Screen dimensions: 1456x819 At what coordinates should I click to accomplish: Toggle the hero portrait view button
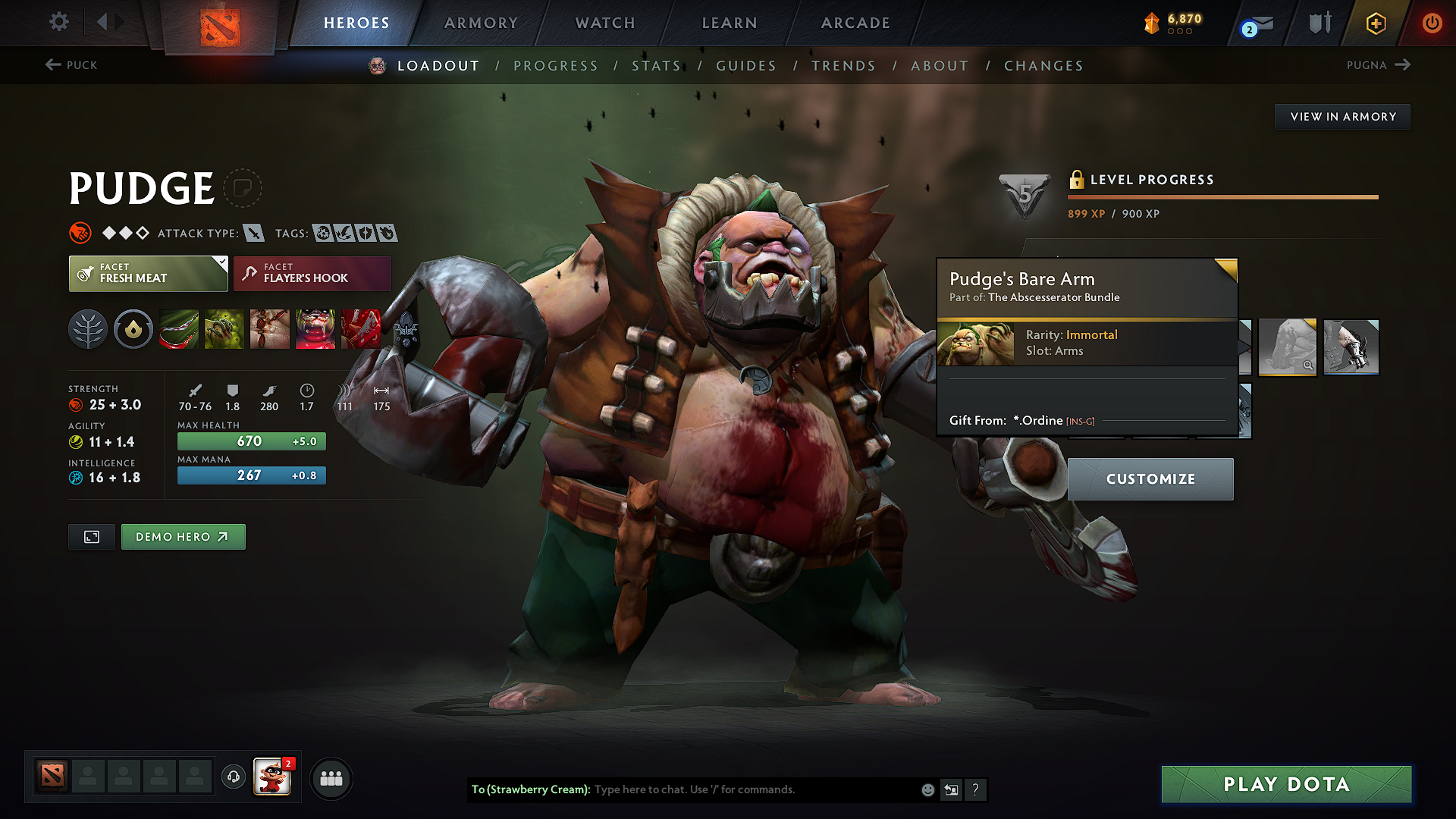91,536
